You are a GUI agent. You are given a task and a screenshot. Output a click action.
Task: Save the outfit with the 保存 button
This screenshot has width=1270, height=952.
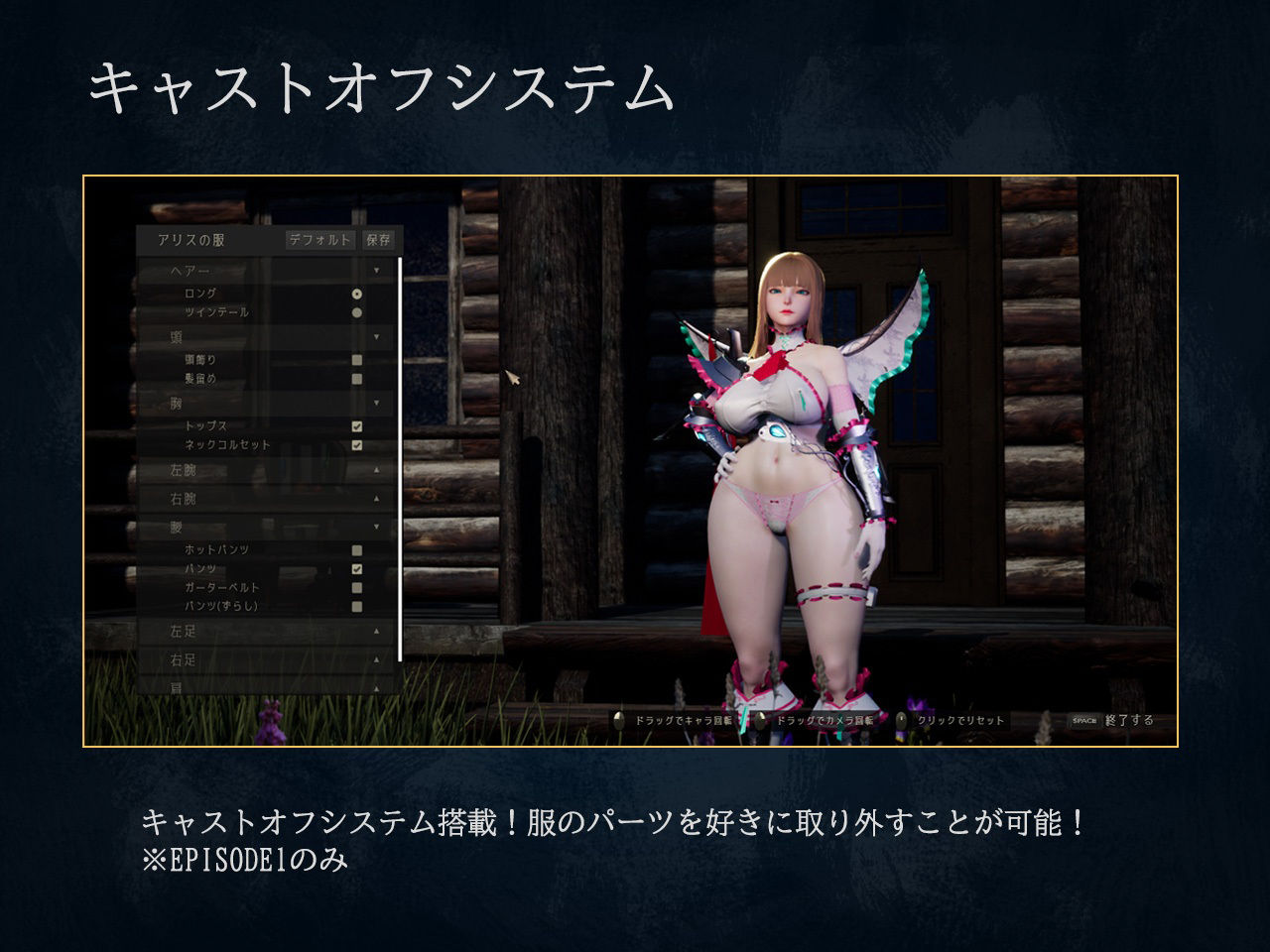378,240
